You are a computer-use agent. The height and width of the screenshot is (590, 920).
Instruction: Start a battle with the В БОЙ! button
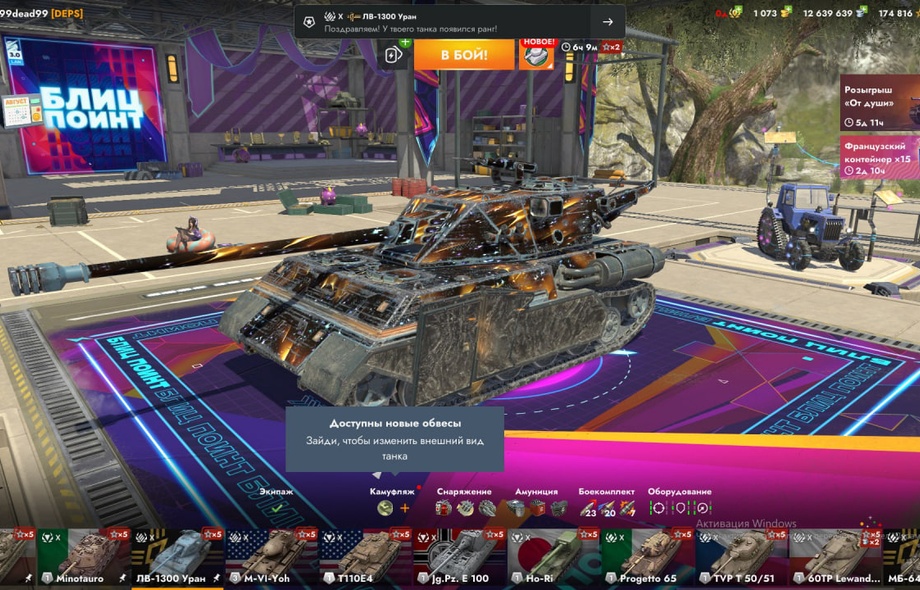coord(463,54)
